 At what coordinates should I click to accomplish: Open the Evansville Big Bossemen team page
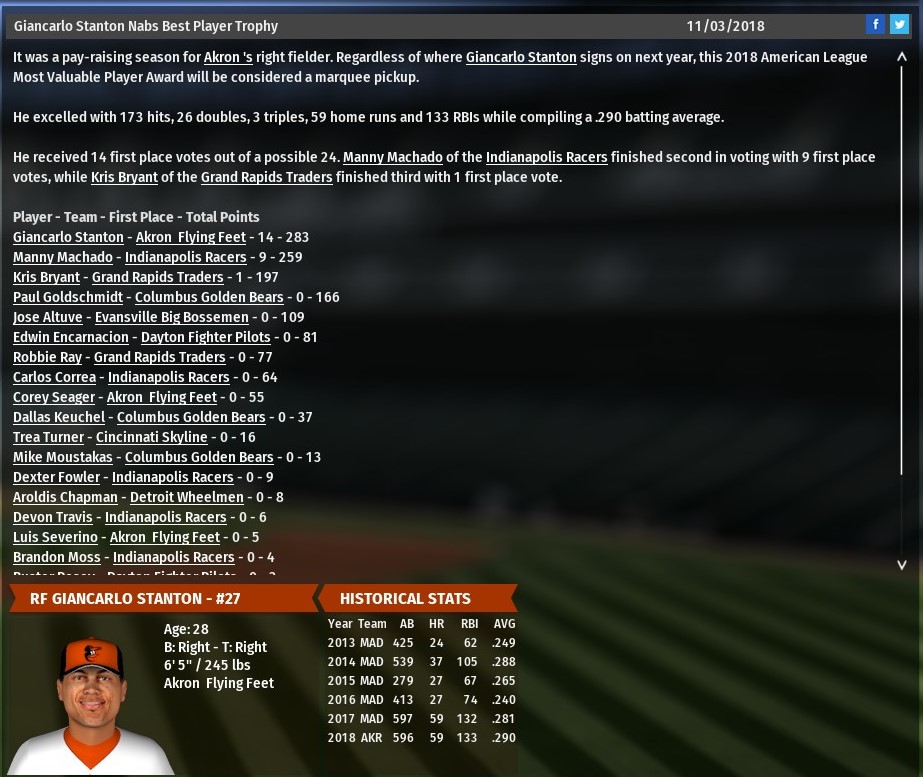coord(171,317)
